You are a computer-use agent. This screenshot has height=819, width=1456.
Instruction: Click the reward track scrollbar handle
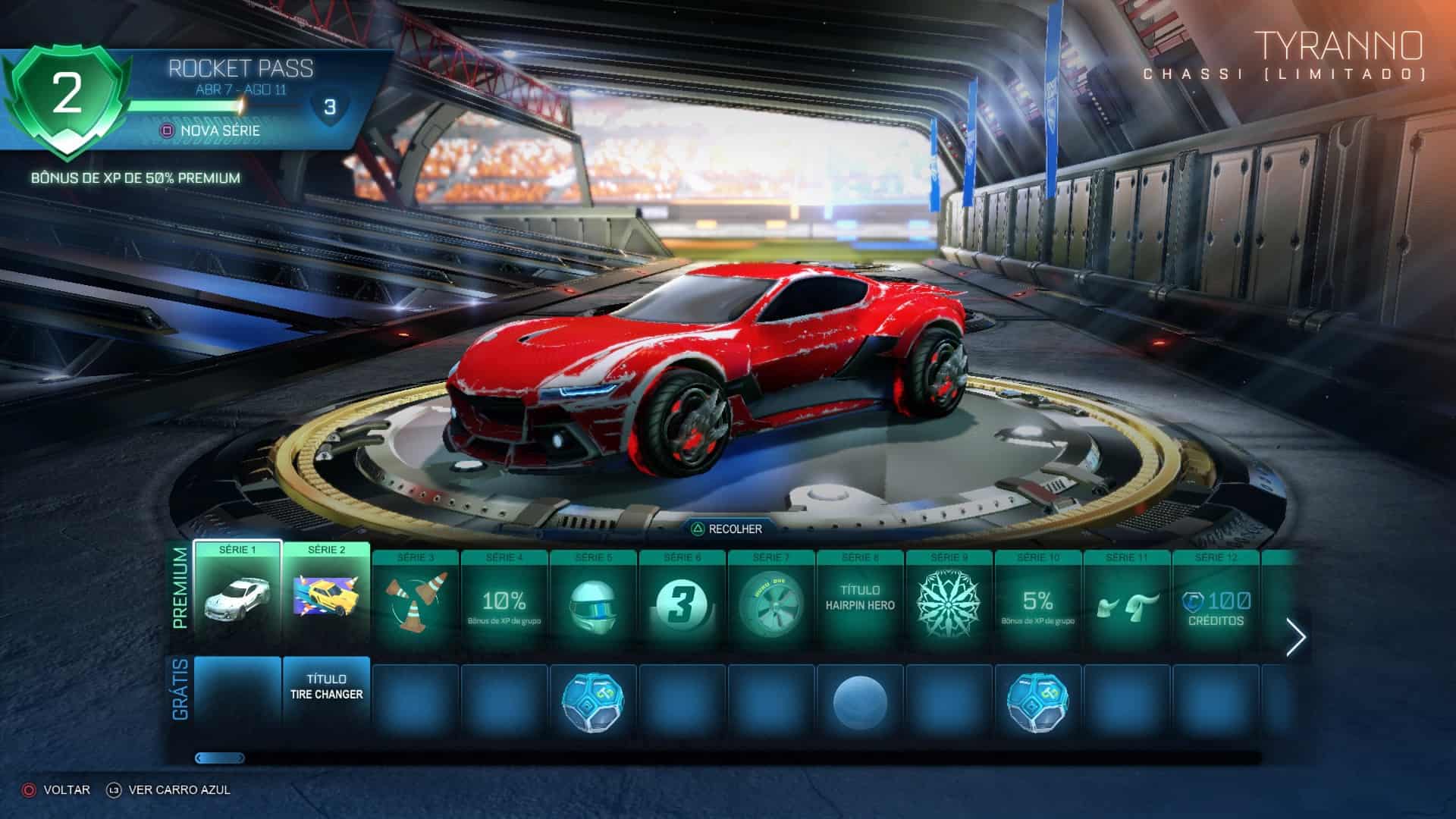220,758
